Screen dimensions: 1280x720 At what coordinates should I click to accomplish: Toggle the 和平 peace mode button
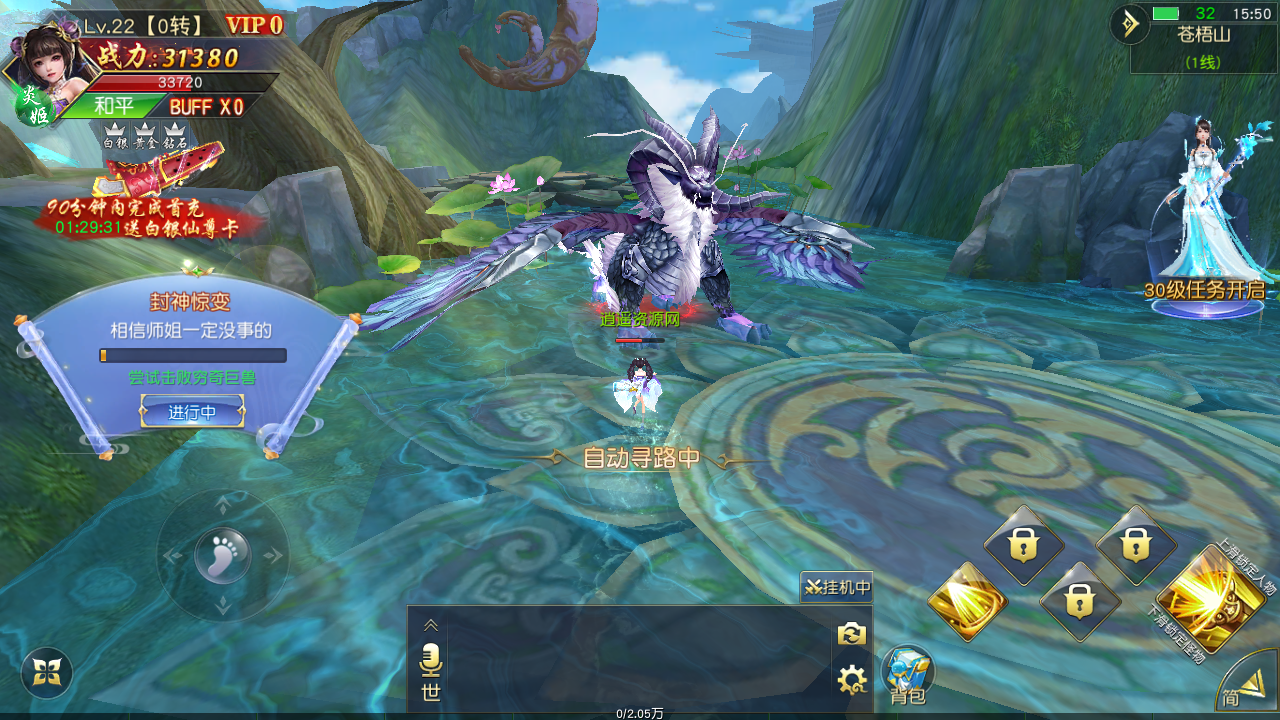(x=112, y=106)
